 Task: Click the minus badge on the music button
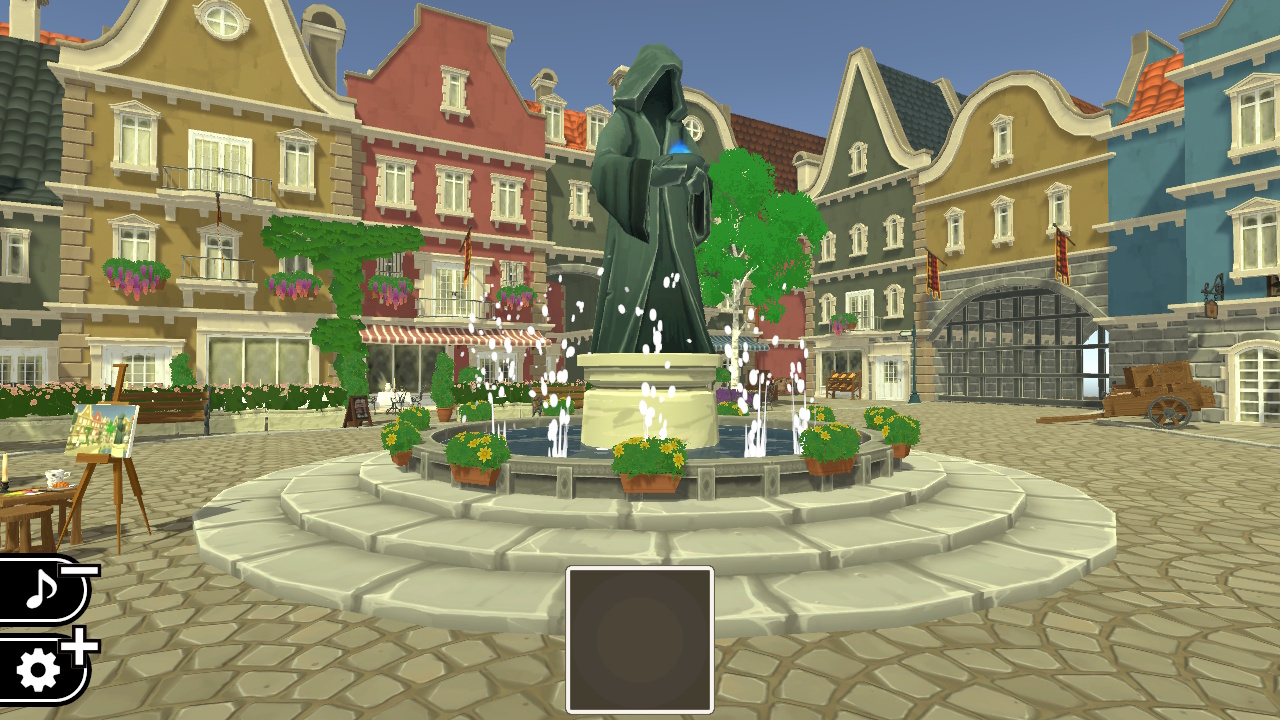(78, 571)
